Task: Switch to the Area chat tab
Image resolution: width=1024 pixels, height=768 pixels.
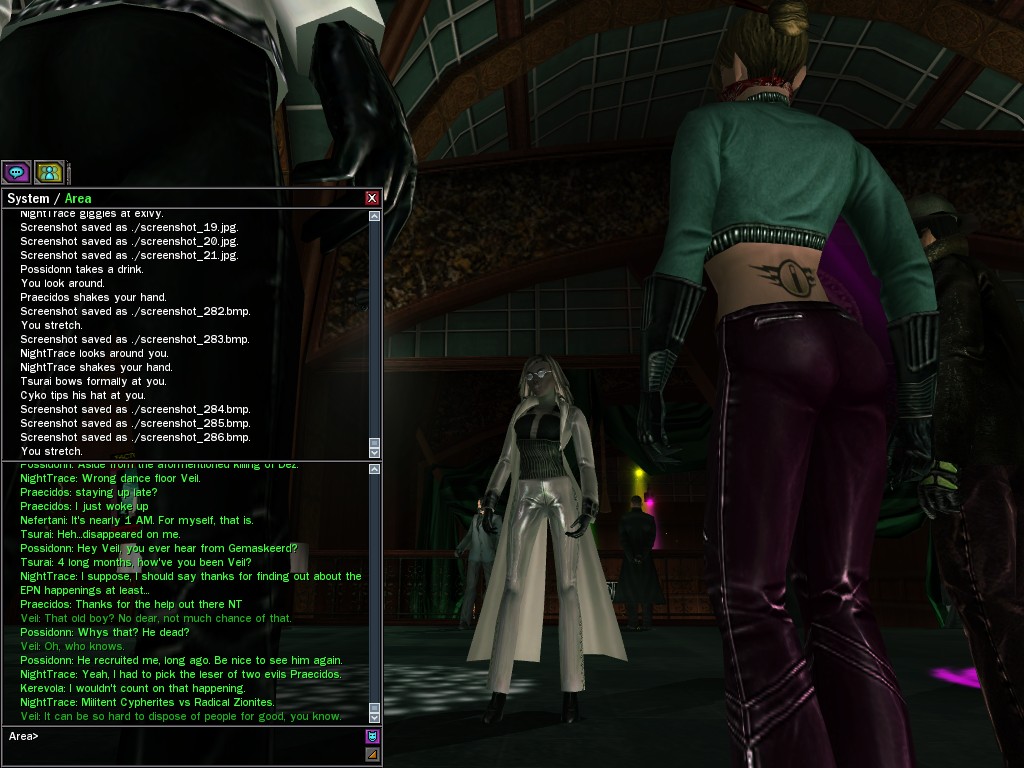Action: tap(78, 198)
